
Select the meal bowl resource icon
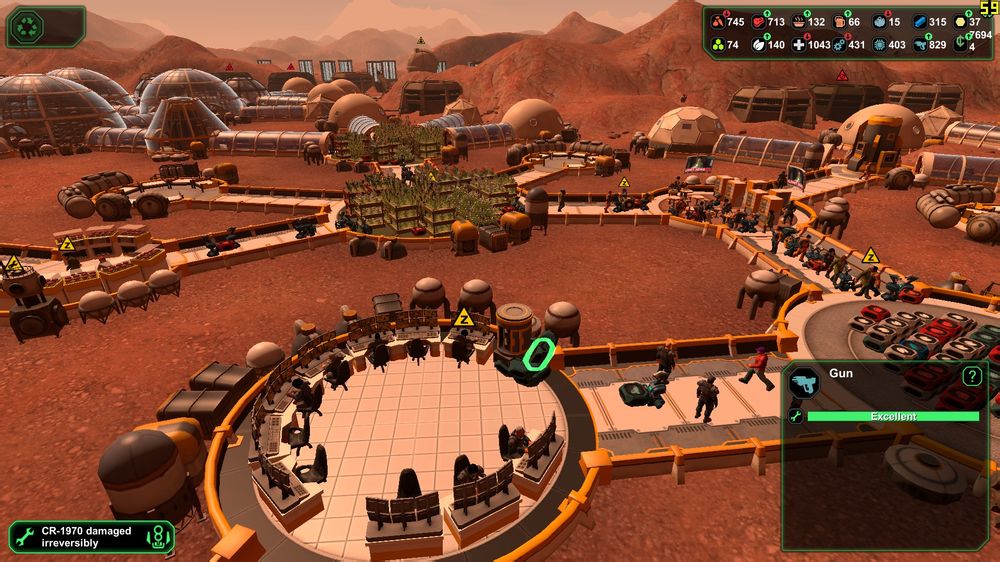tap(799, 22)
